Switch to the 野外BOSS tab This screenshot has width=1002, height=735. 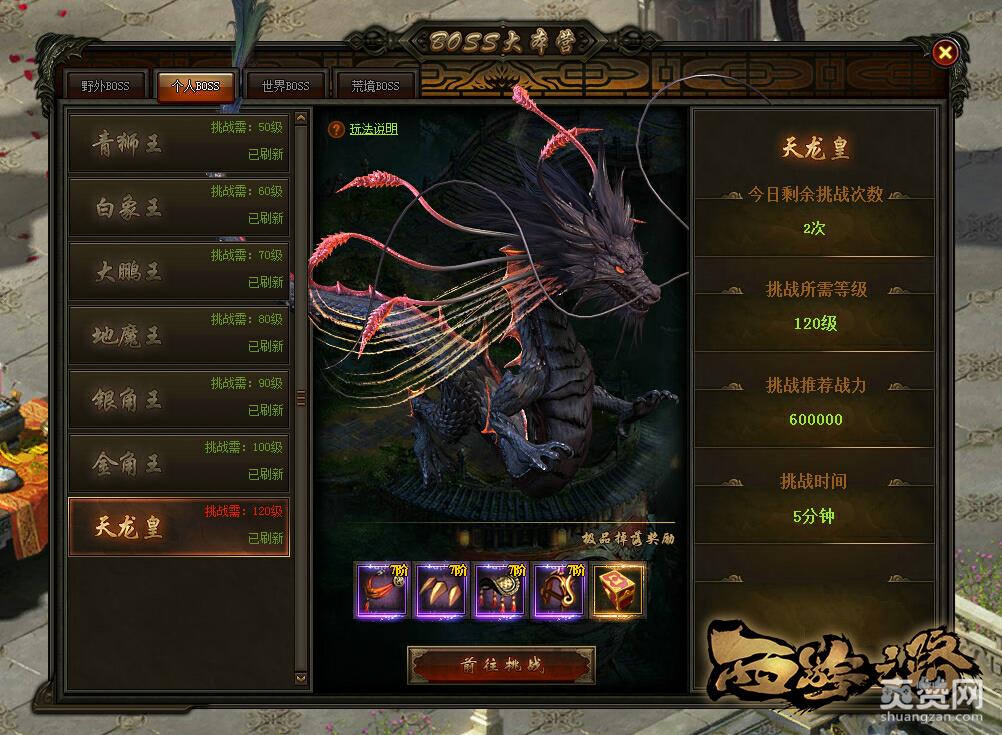coord(105,87)
